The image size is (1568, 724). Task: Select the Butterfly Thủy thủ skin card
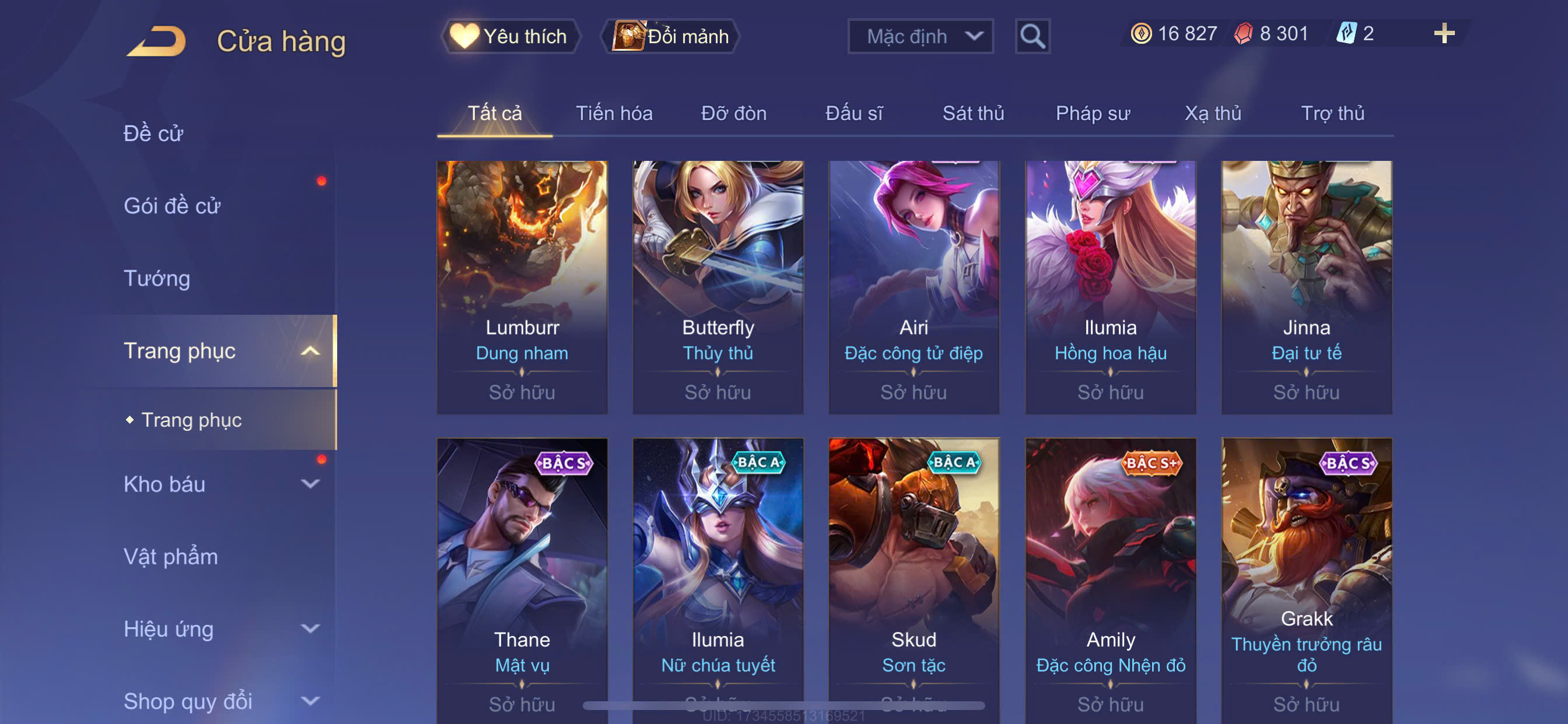[717, 286]
